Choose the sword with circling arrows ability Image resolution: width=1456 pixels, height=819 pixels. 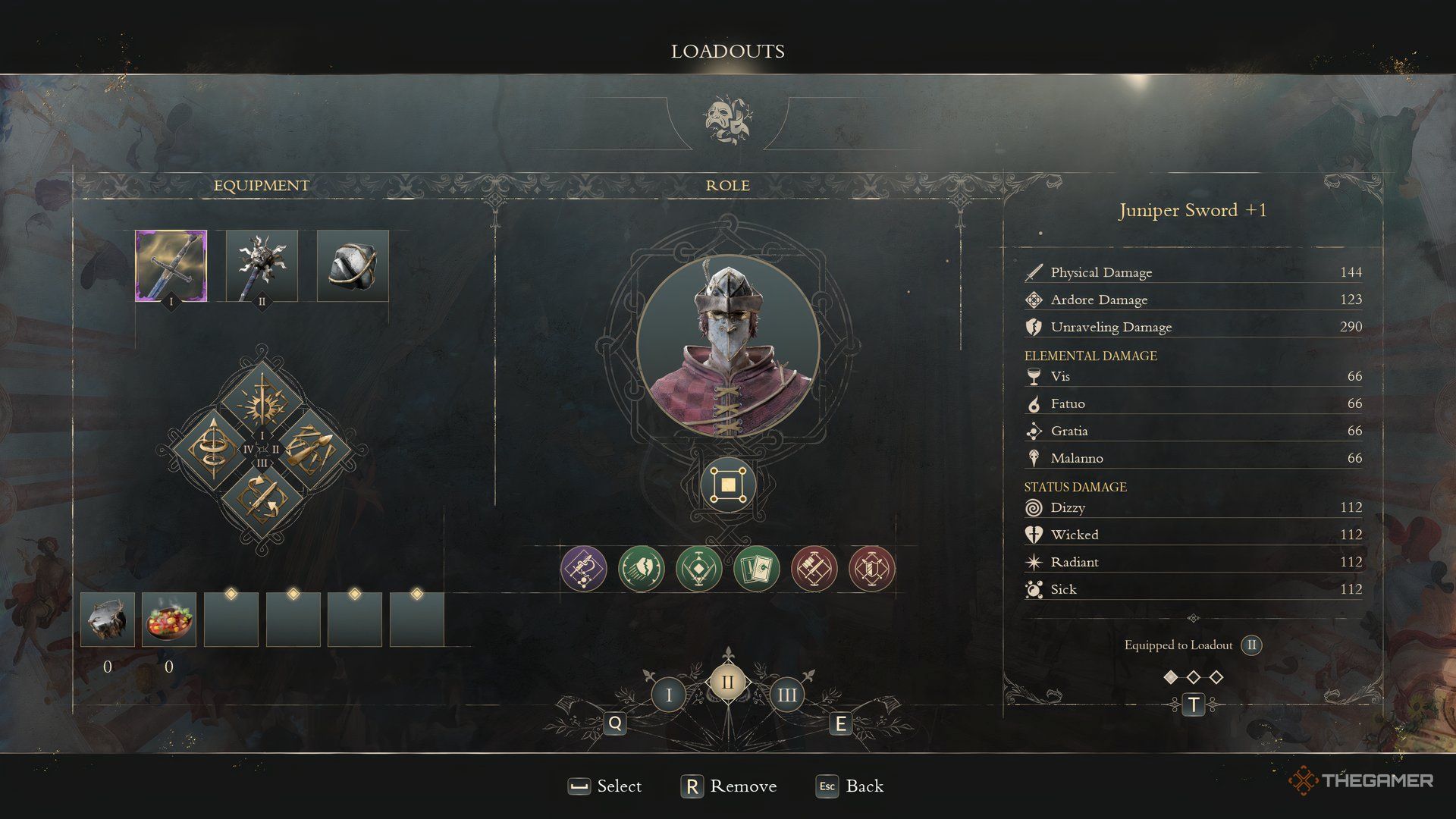click(x=262, y=499)
